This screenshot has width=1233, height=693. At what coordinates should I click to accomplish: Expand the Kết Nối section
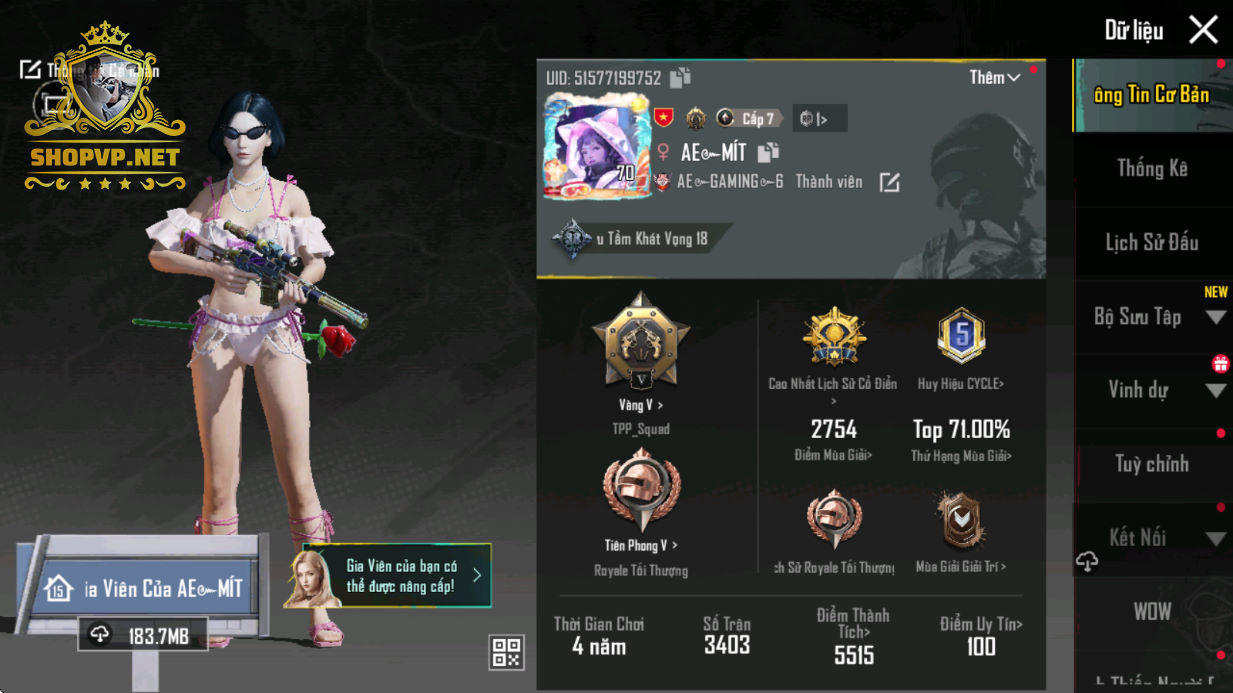(x=1216, y=539)
